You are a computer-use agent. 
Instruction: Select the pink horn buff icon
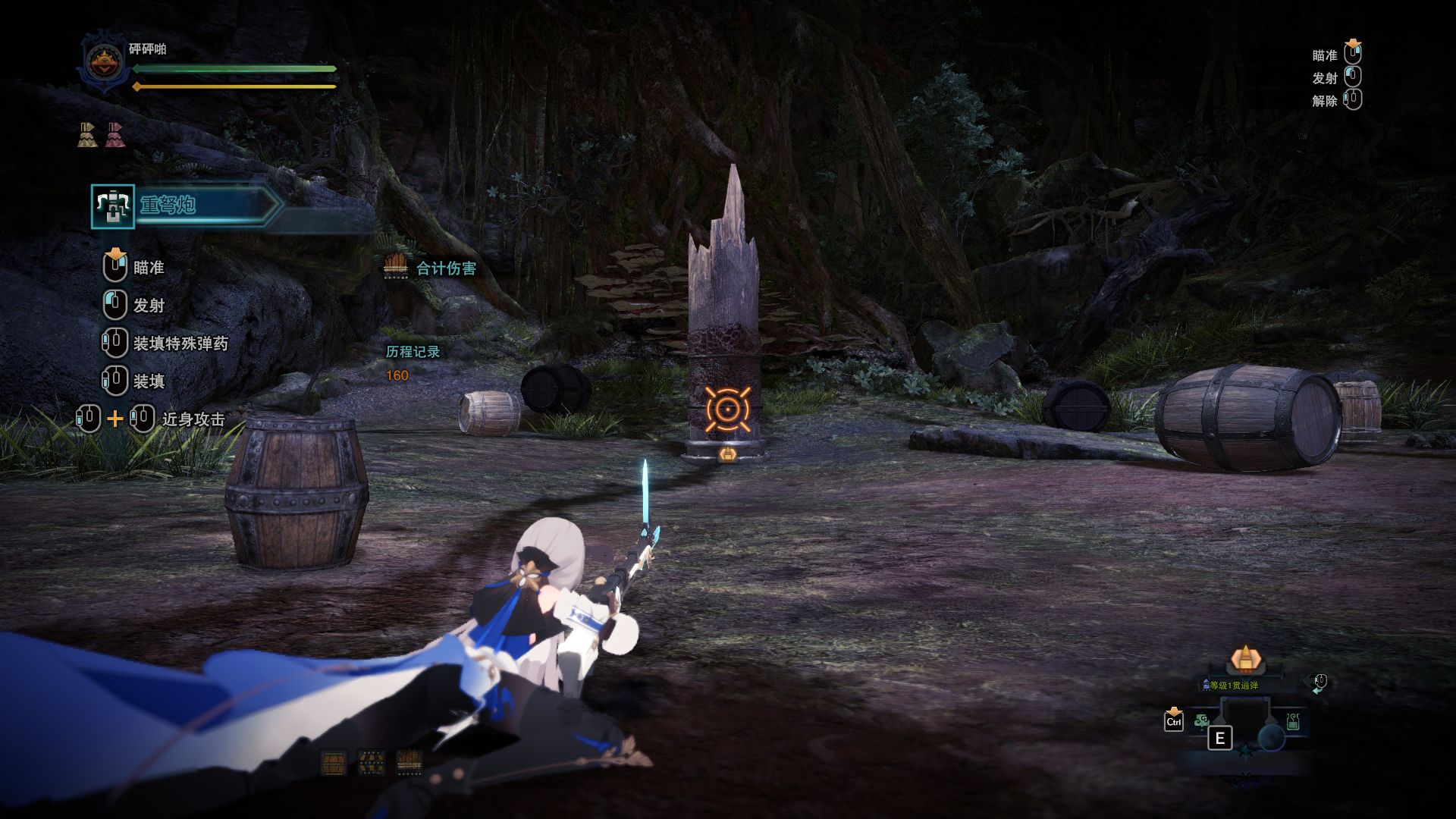click(x=115, y=134)
